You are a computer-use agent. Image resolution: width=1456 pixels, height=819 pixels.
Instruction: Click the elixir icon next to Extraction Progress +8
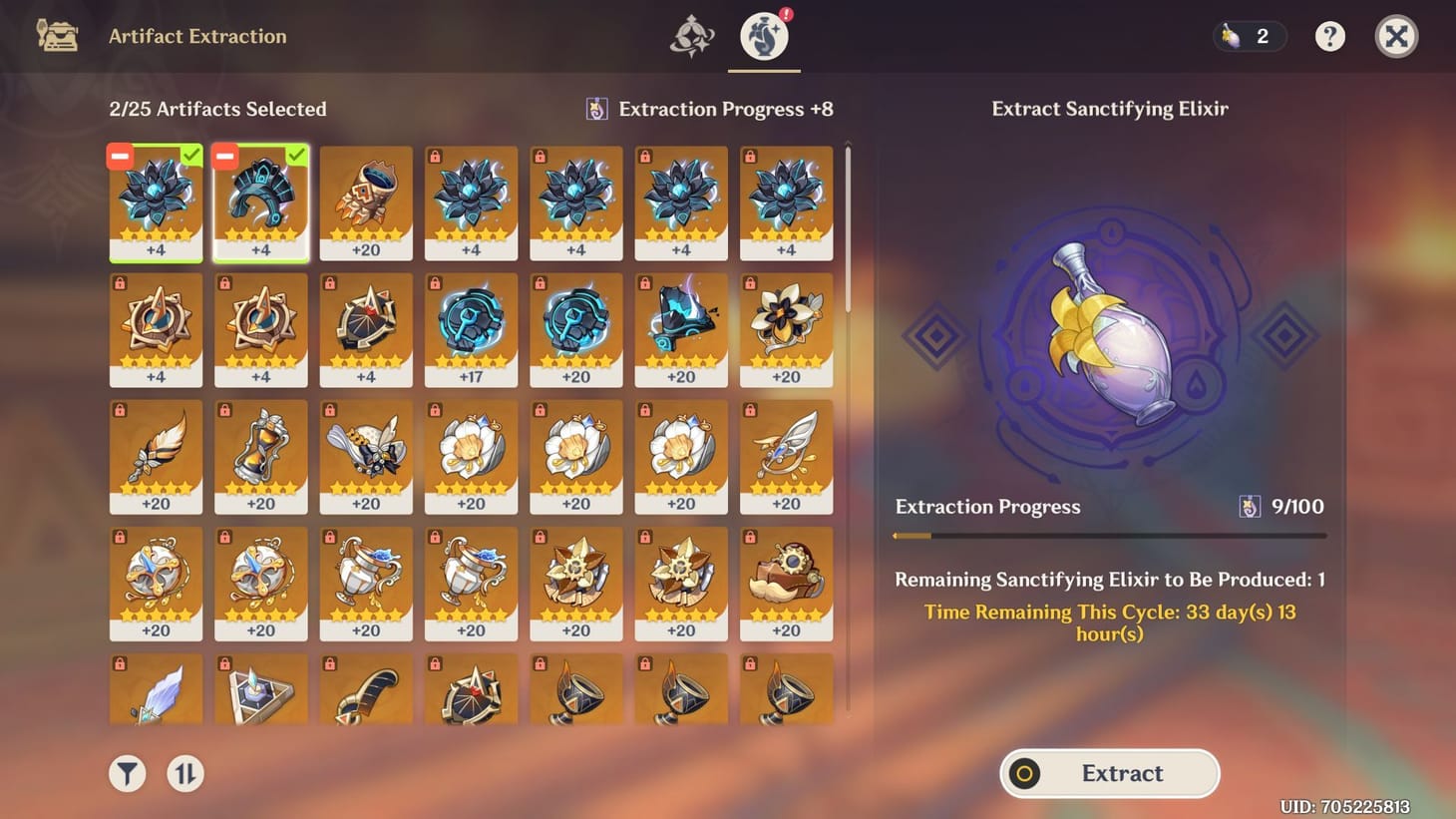596,109
